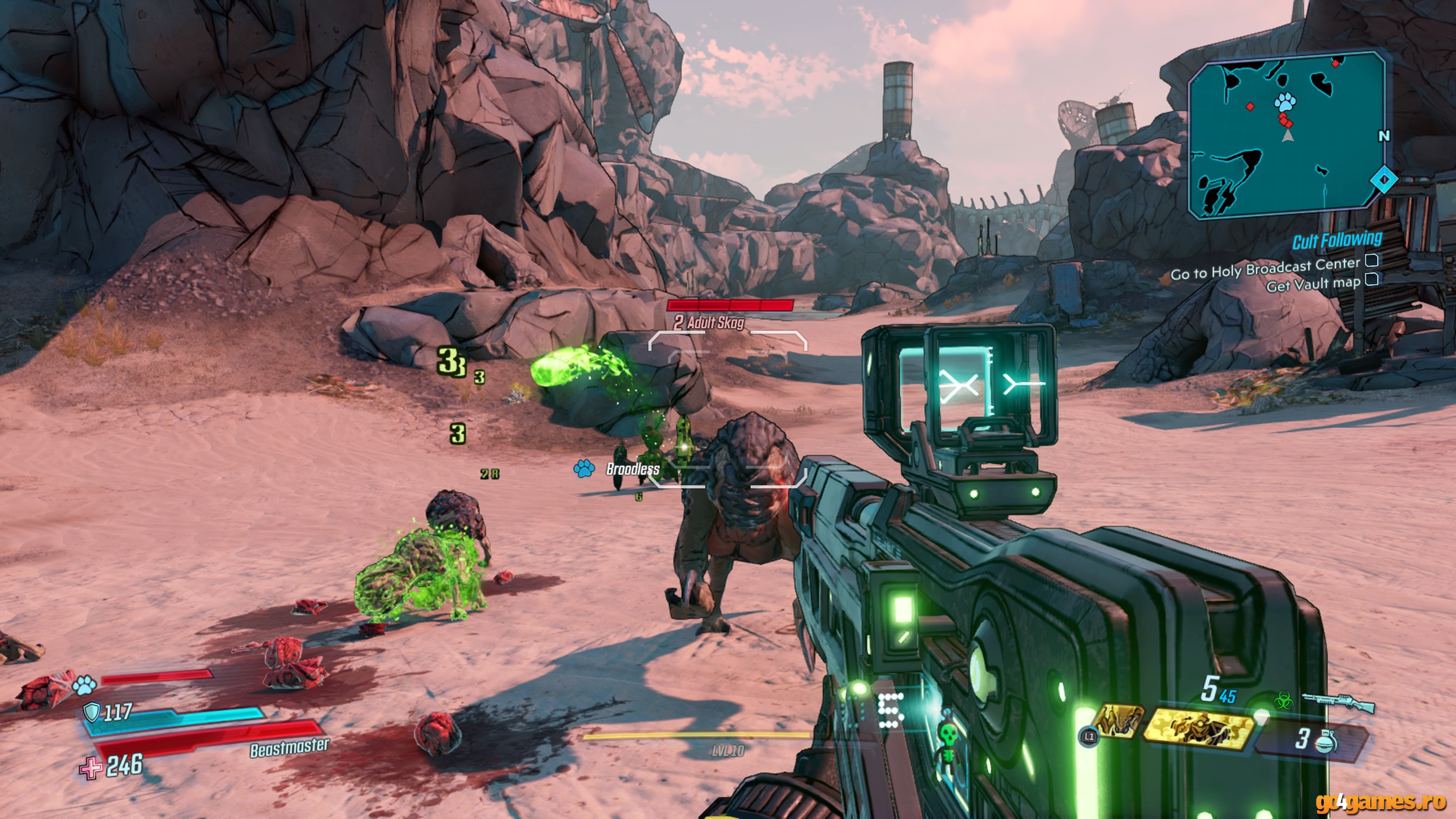Select the equipped shotgun weapon icon

pyautogui.click(x=1338, y=703)
